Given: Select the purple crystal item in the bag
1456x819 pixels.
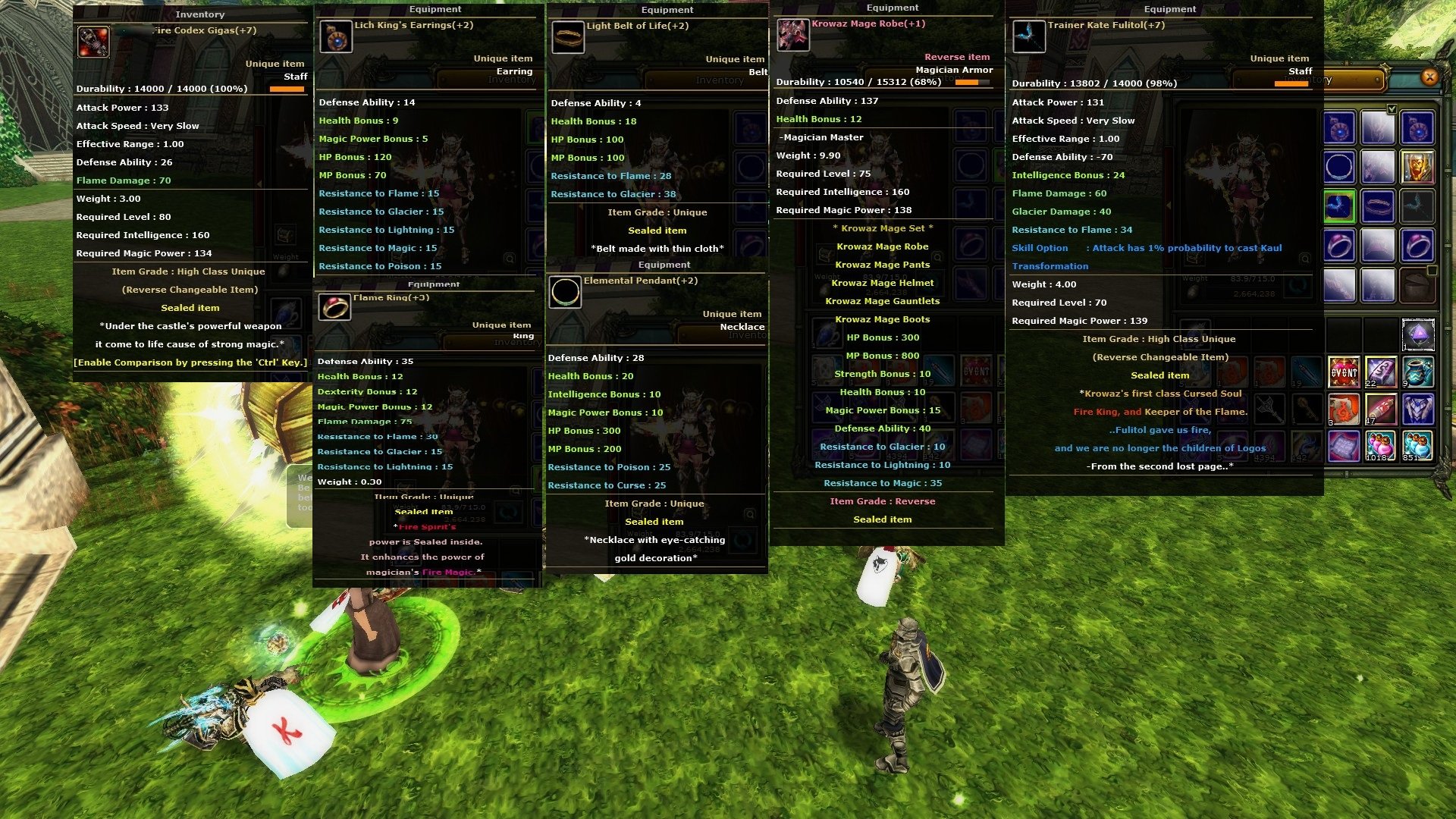Looking at the screenshot, I should 1417,334.
